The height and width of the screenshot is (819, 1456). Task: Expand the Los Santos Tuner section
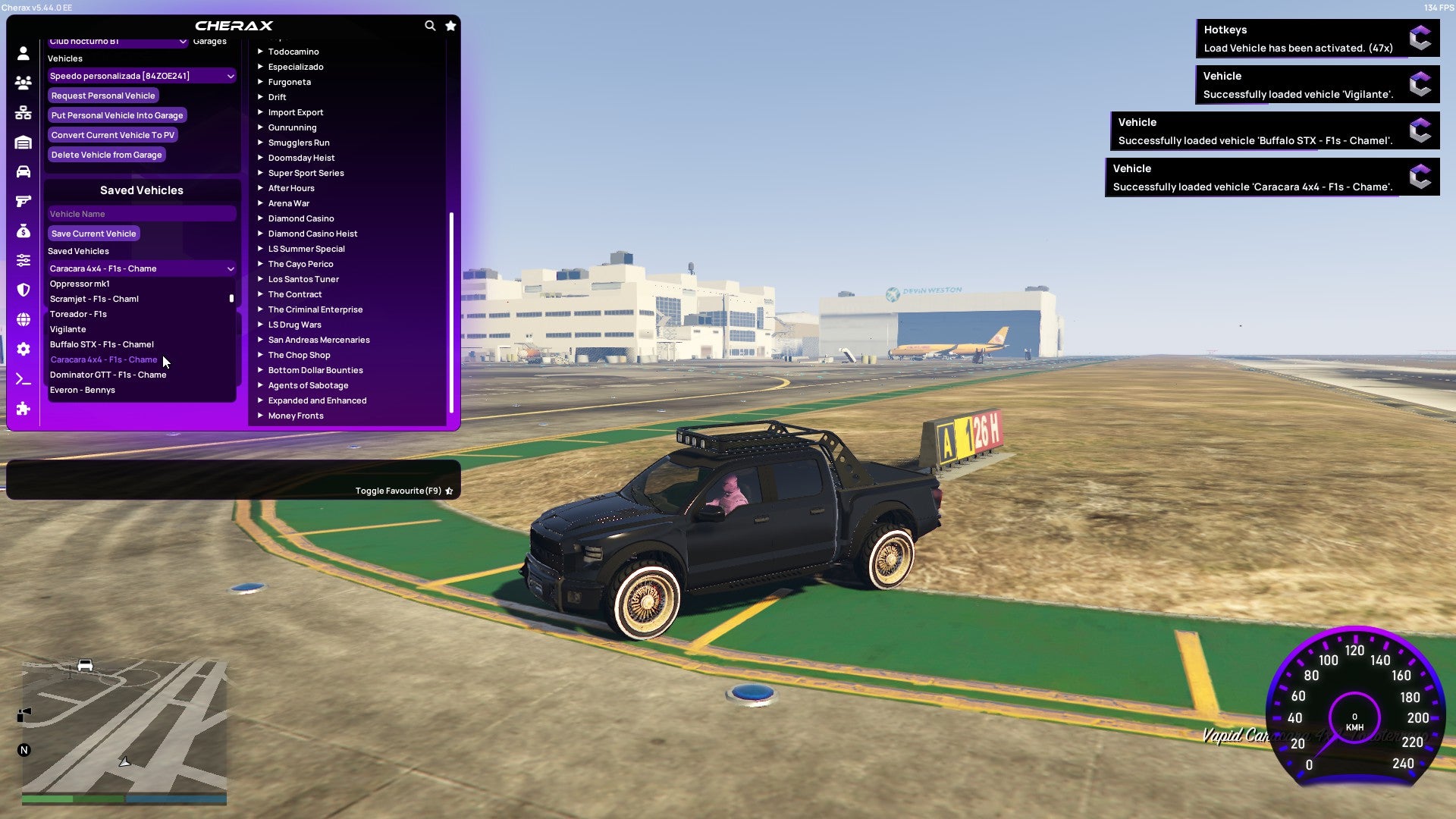303,278
